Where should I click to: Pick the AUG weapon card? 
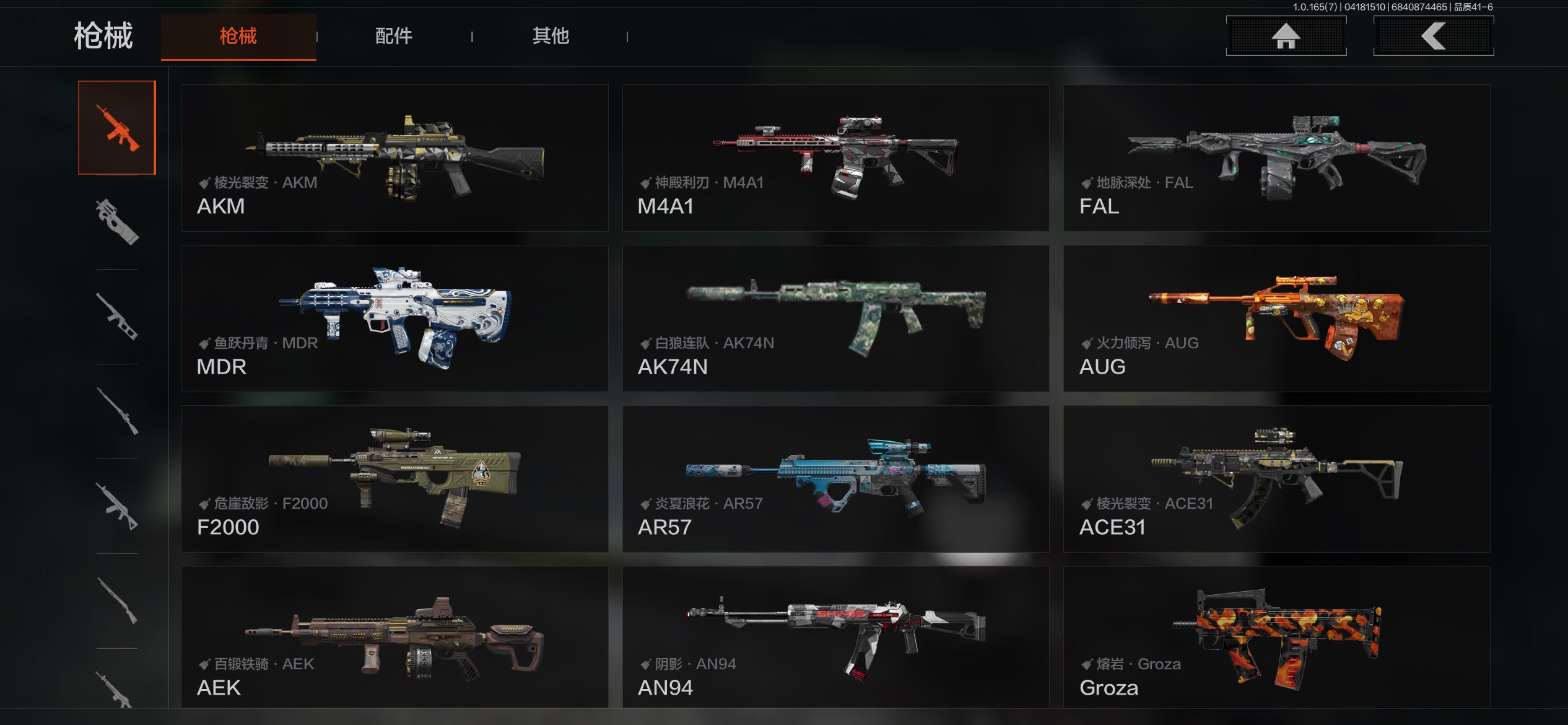tap(1276, 319)
